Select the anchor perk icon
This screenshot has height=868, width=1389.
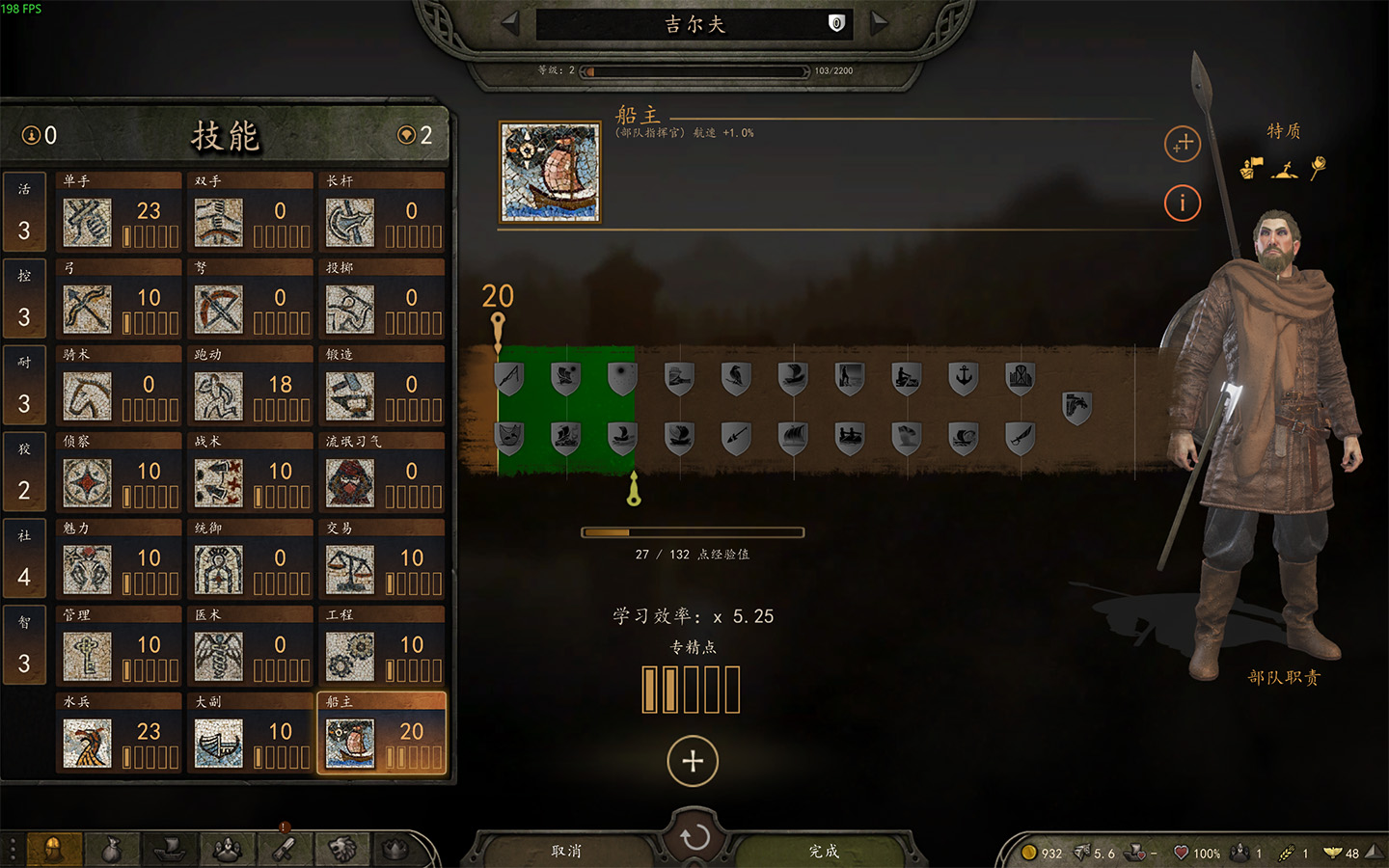coord(963,377)
